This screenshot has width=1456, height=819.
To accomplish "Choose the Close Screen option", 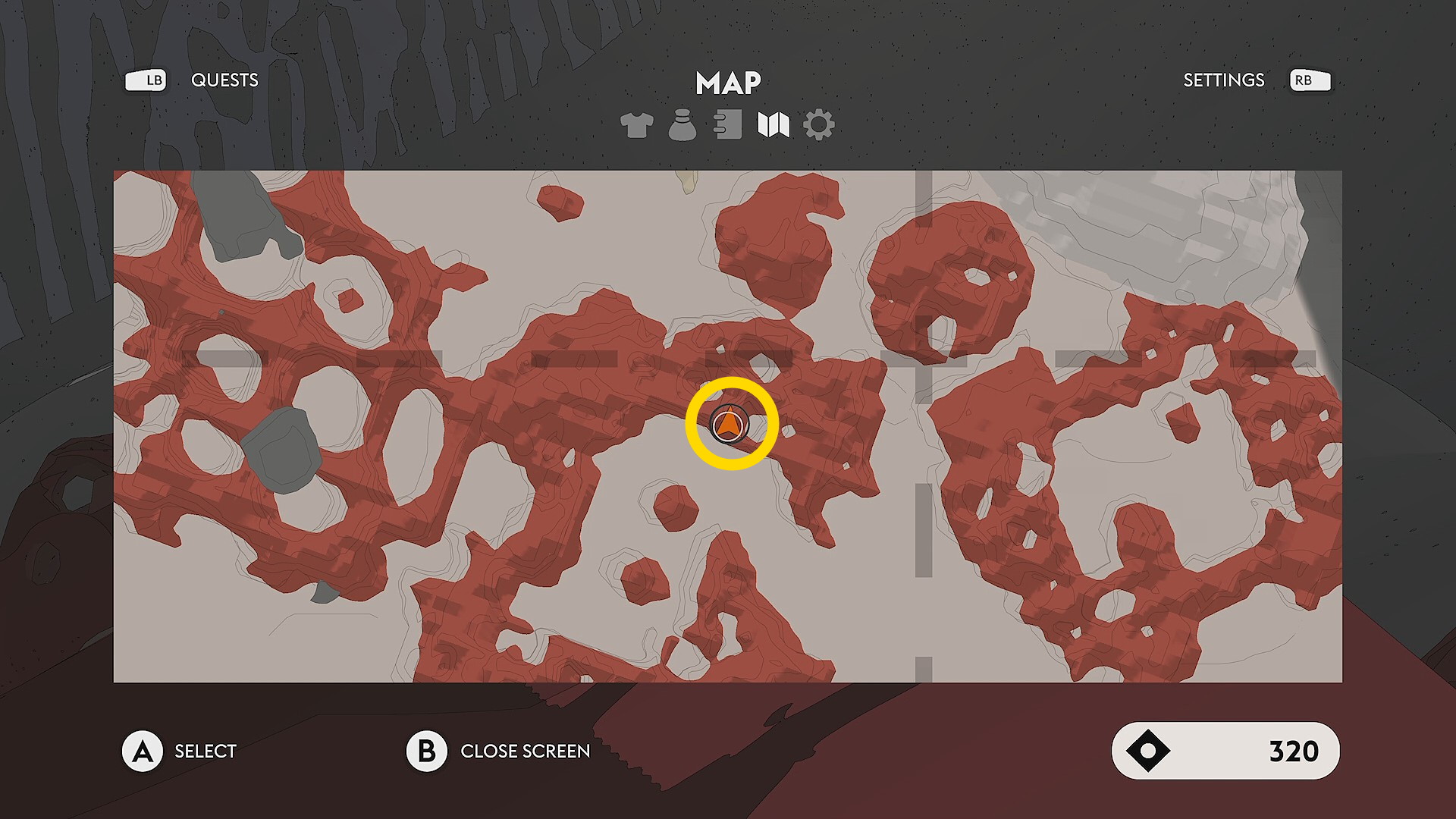I will point(525,751).
